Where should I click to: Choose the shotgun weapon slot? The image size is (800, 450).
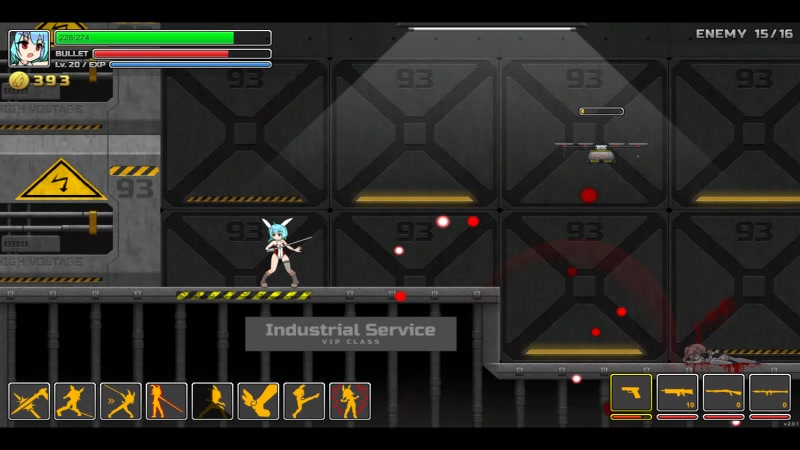click(x=723, y=392)
